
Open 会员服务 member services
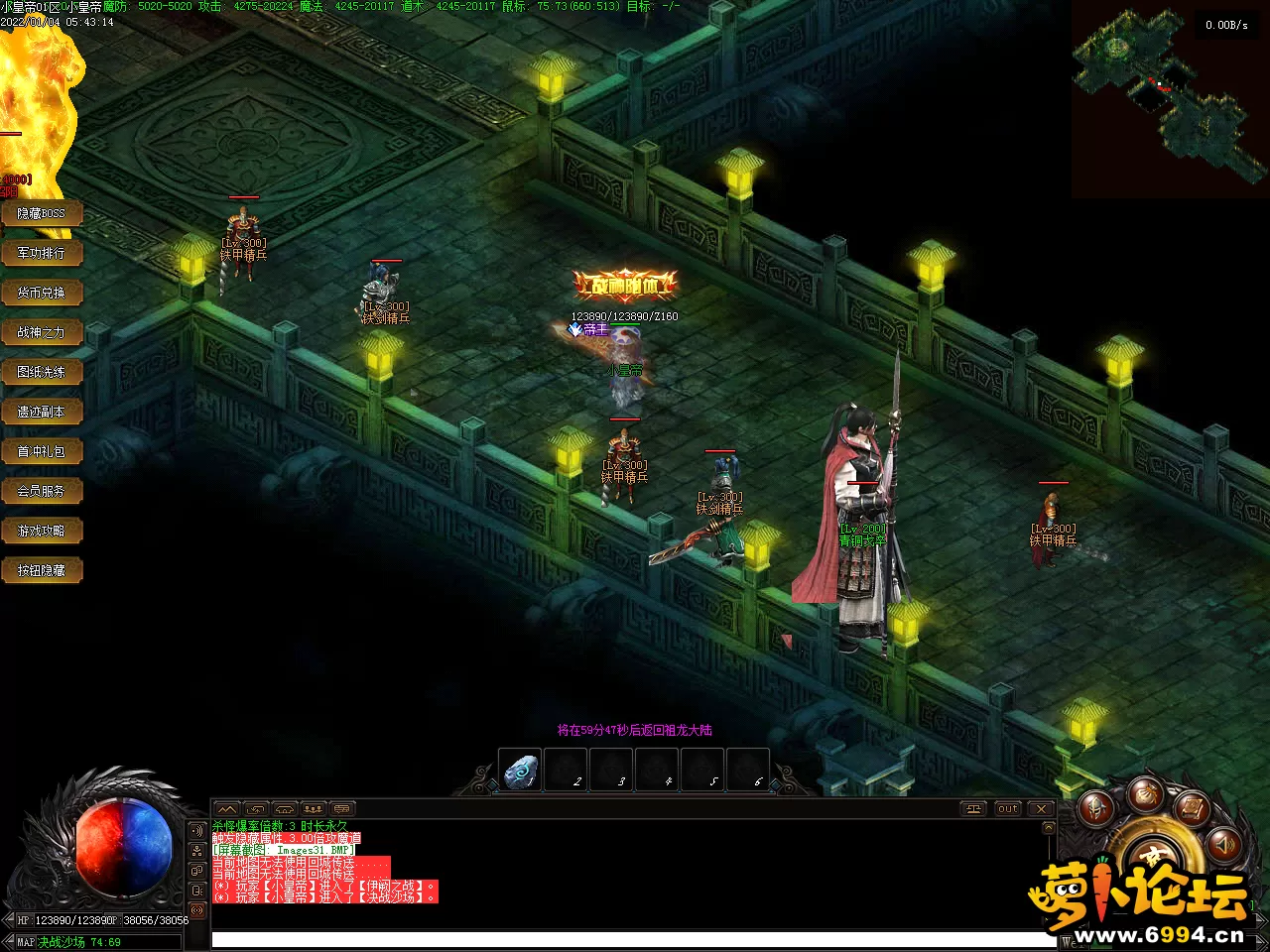point(41,491)
